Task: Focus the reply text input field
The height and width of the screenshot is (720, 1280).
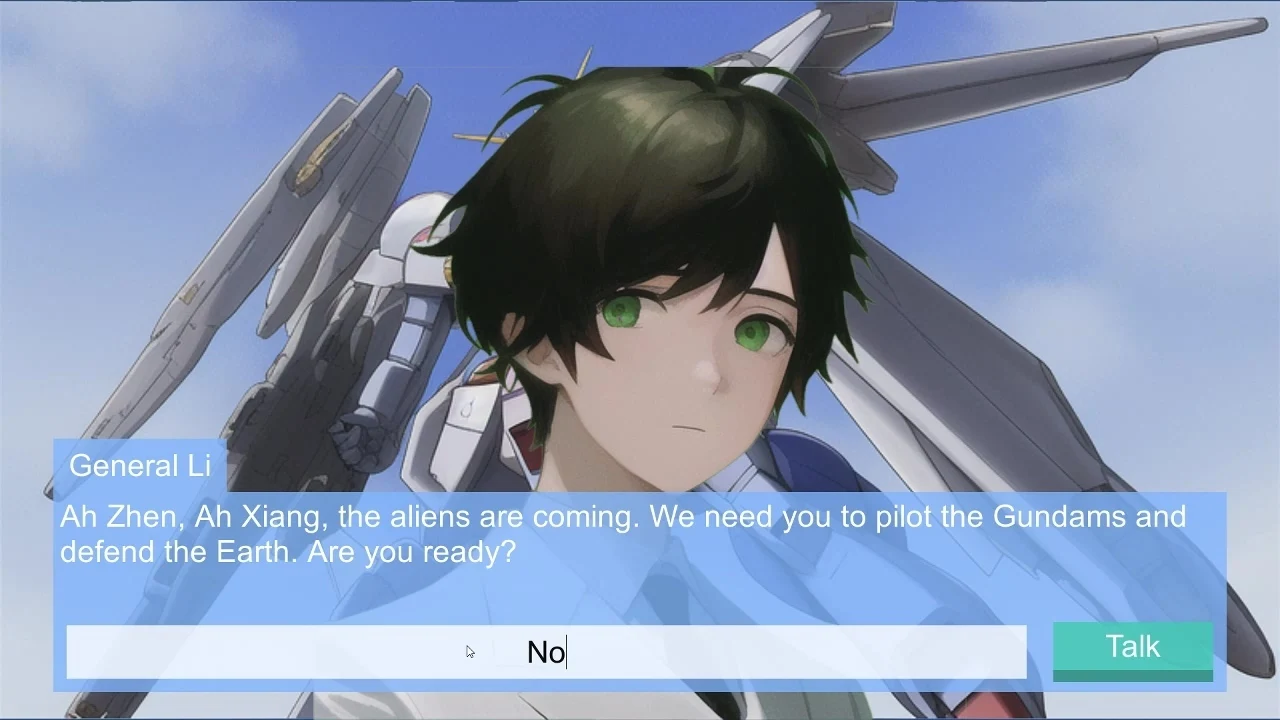Action: [546, 652]
